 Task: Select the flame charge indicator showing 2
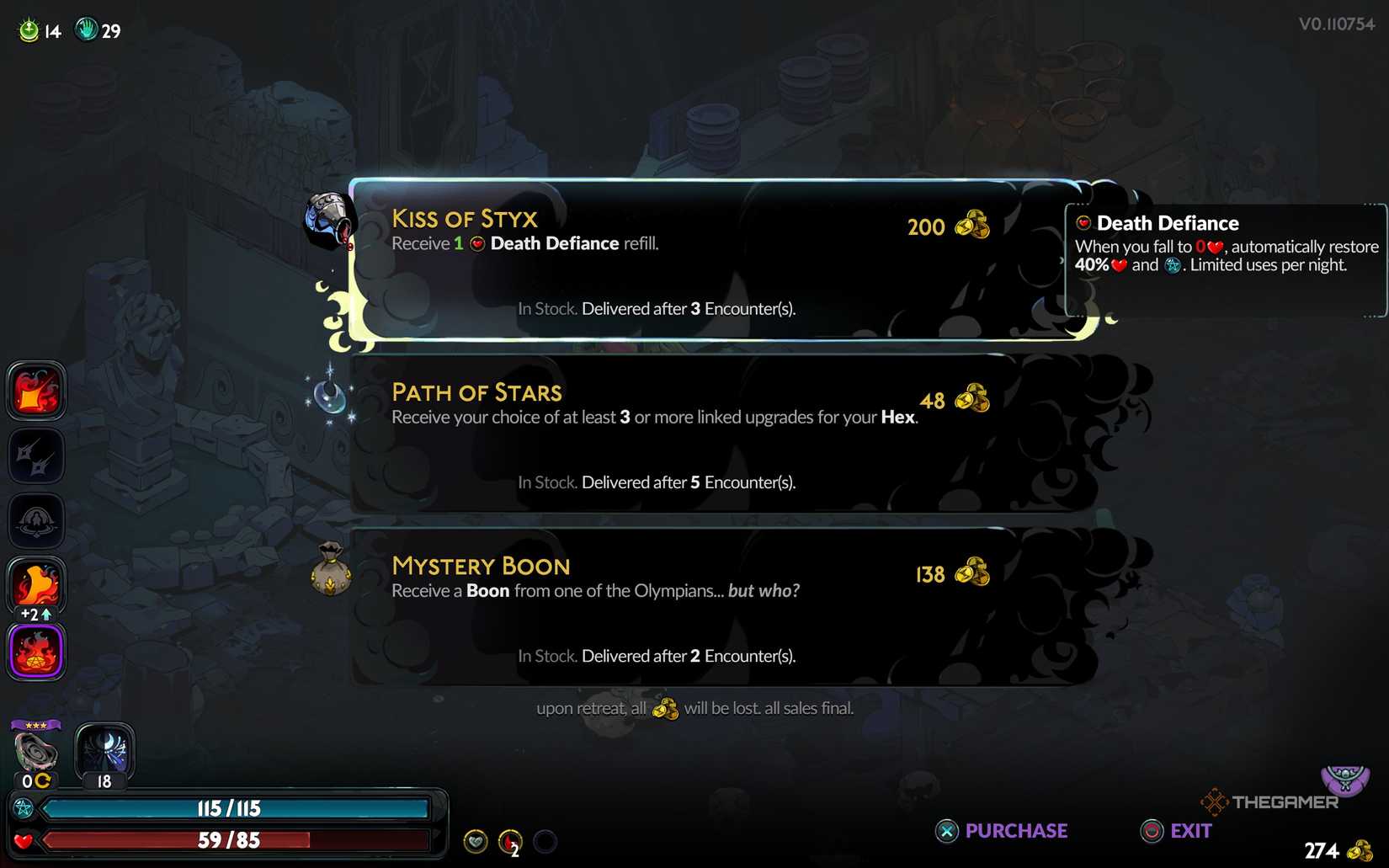pos(509,840)
